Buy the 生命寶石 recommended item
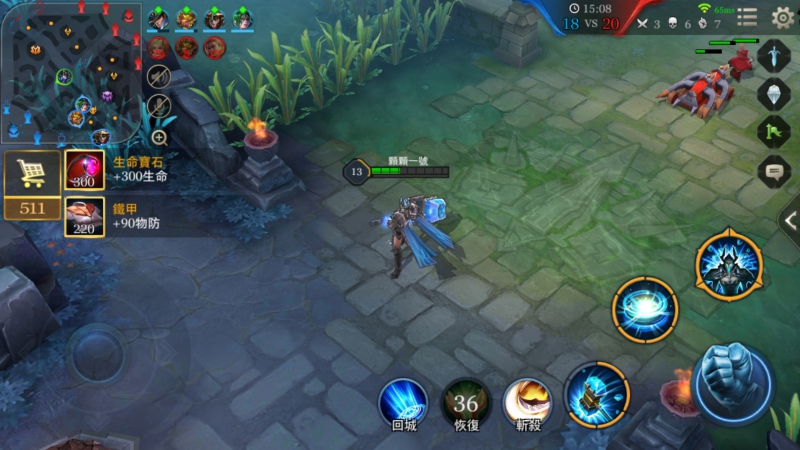This screenshot has width=800, height=450. [x=85, y=170]
